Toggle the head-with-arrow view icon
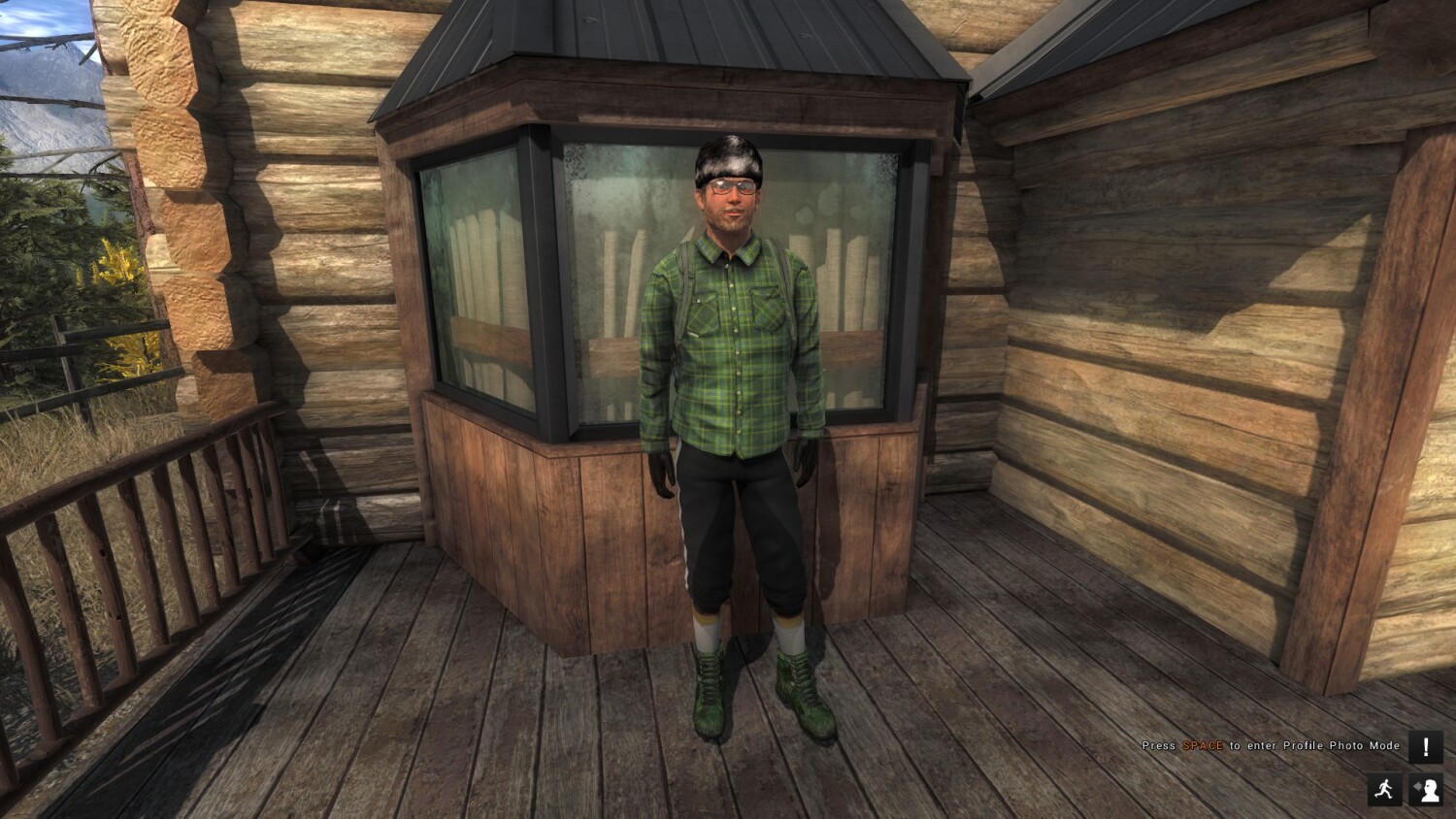The image size is (1456, 819). (1425, 789)
